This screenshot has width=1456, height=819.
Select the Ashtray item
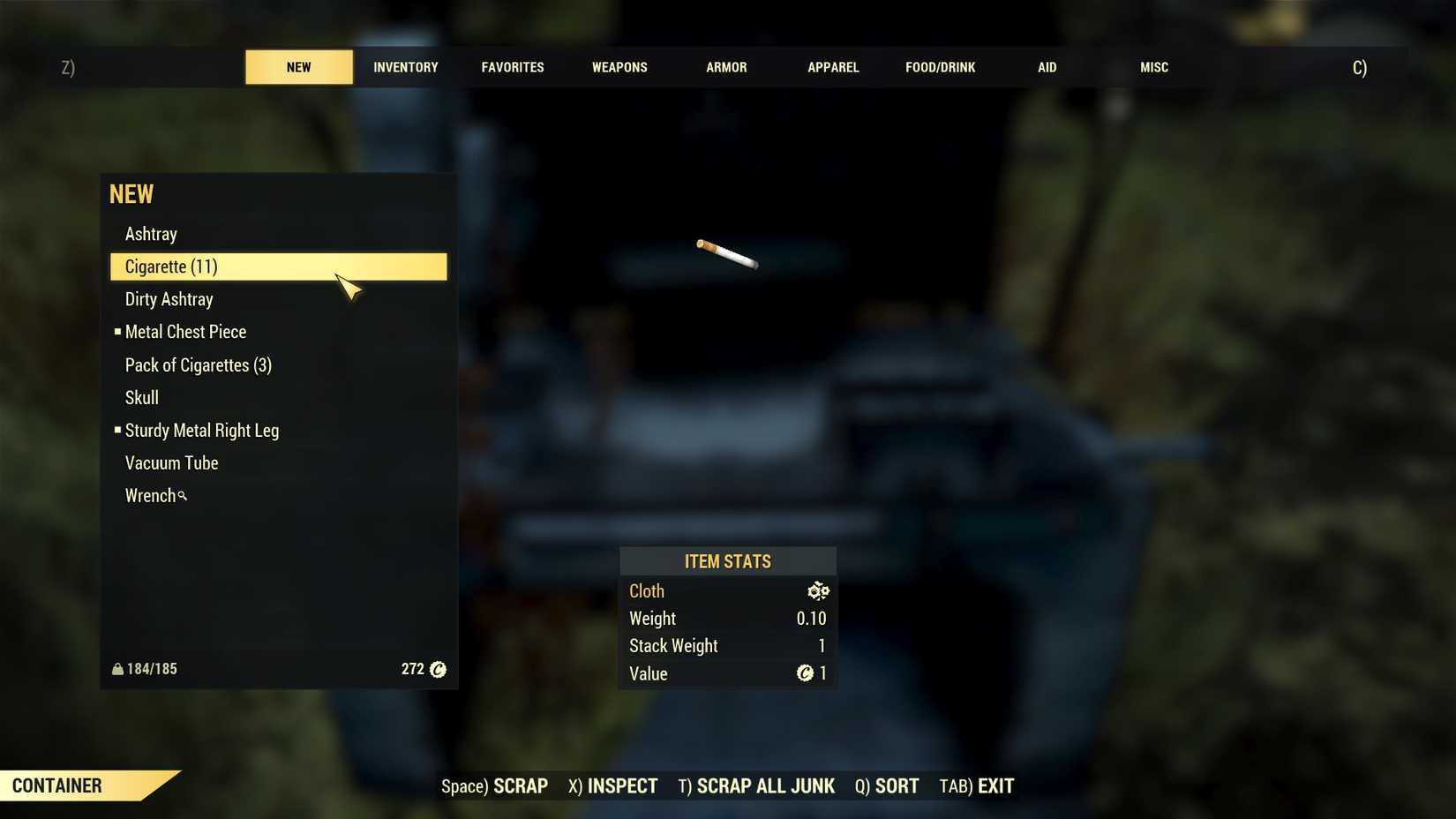click(x=151, y=234)
